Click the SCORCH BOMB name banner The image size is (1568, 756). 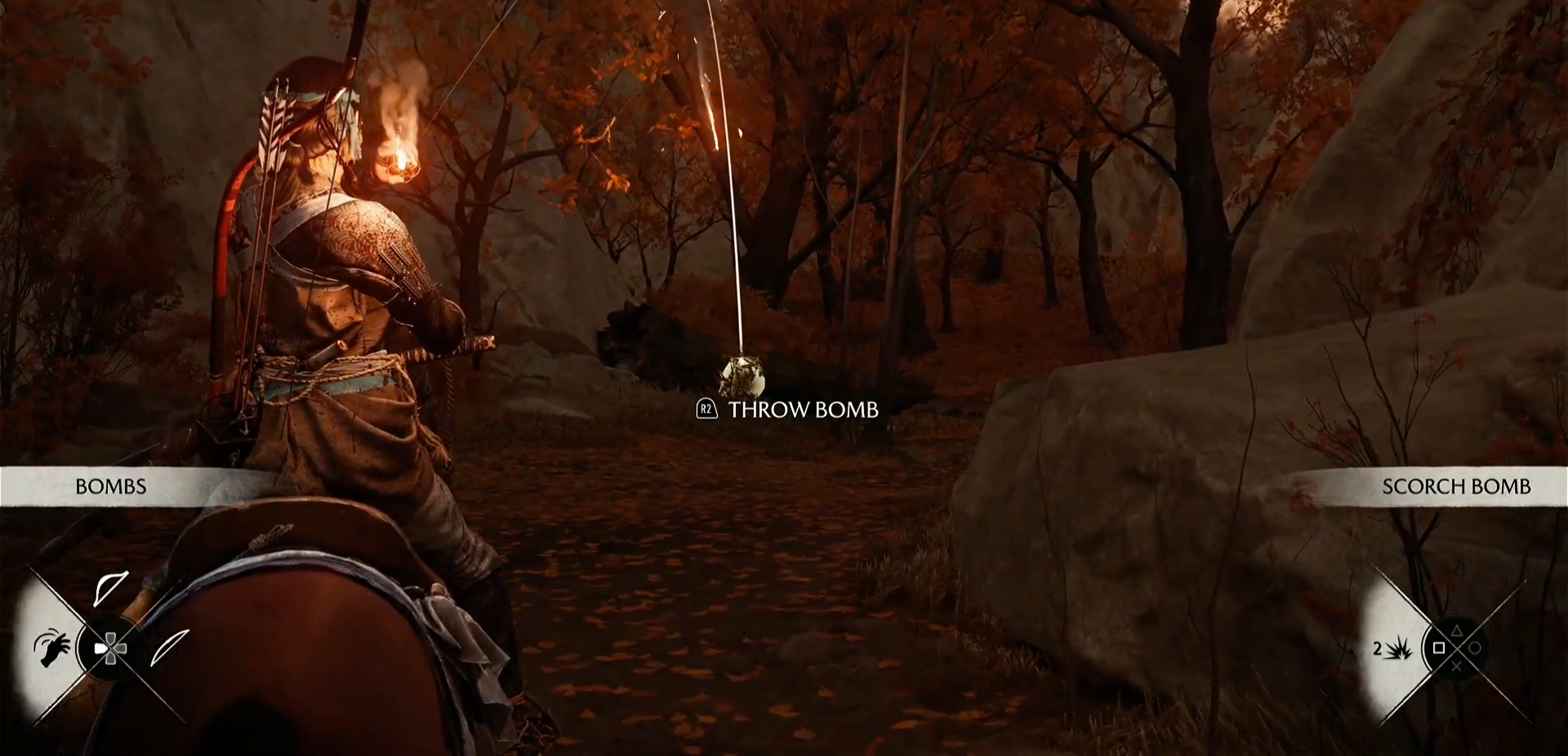pos(1455,487)
